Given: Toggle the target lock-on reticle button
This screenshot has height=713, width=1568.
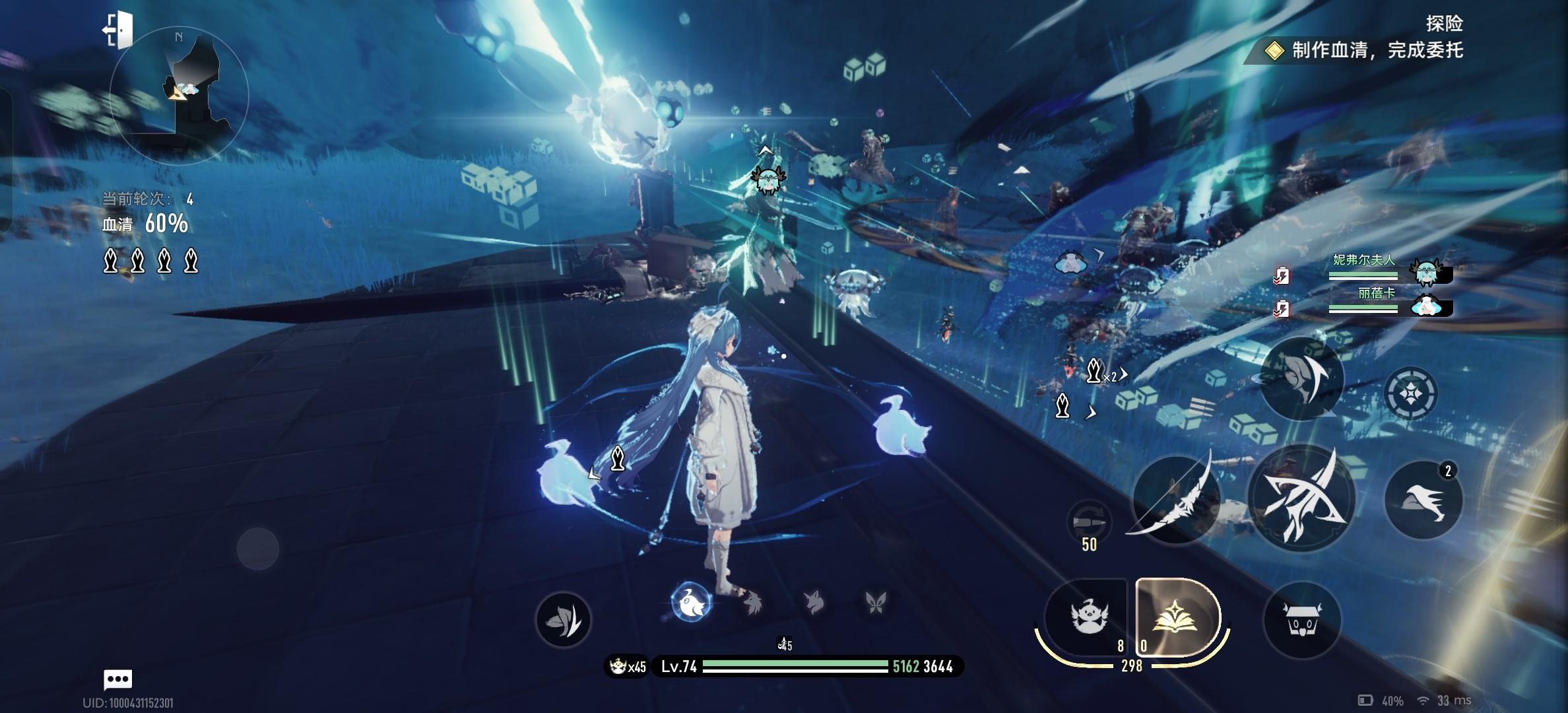Looking at the screenshot, I should tap(1410, 394).
